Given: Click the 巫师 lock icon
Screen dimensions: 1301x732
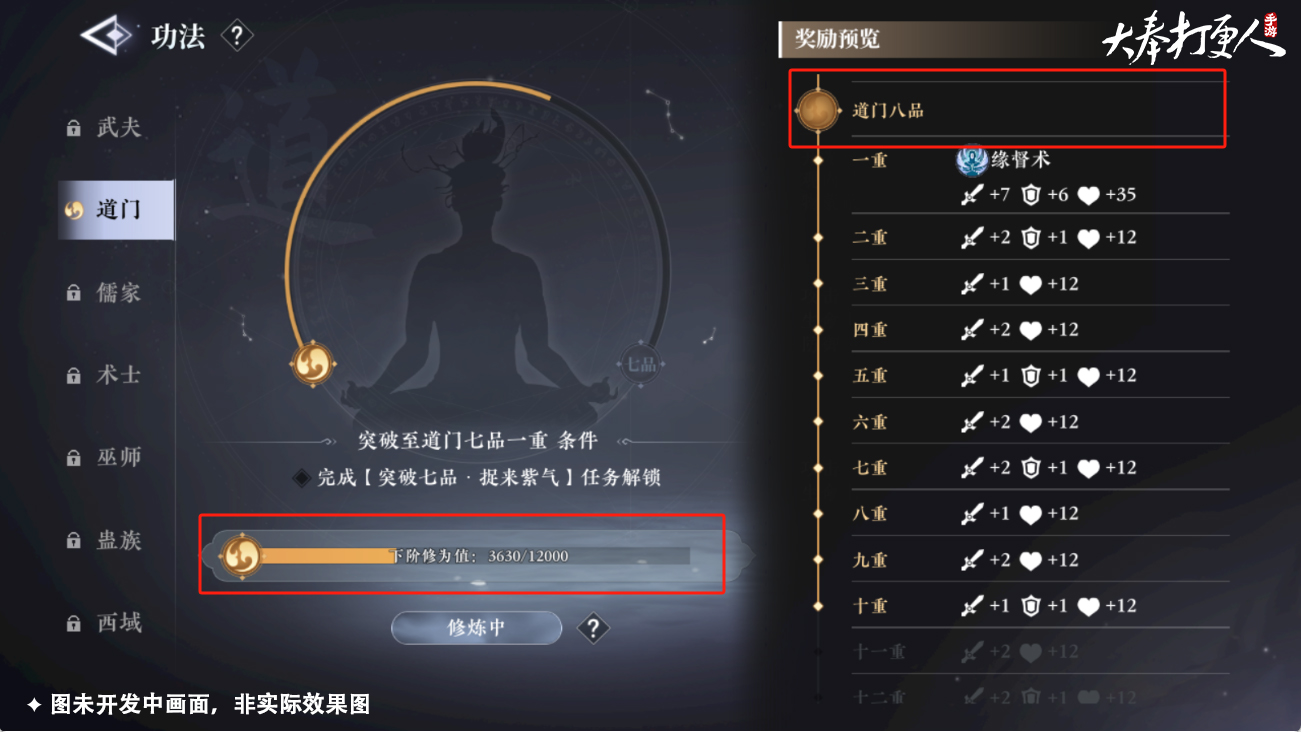Looking at the screenshot, I should tap(73, 457).
